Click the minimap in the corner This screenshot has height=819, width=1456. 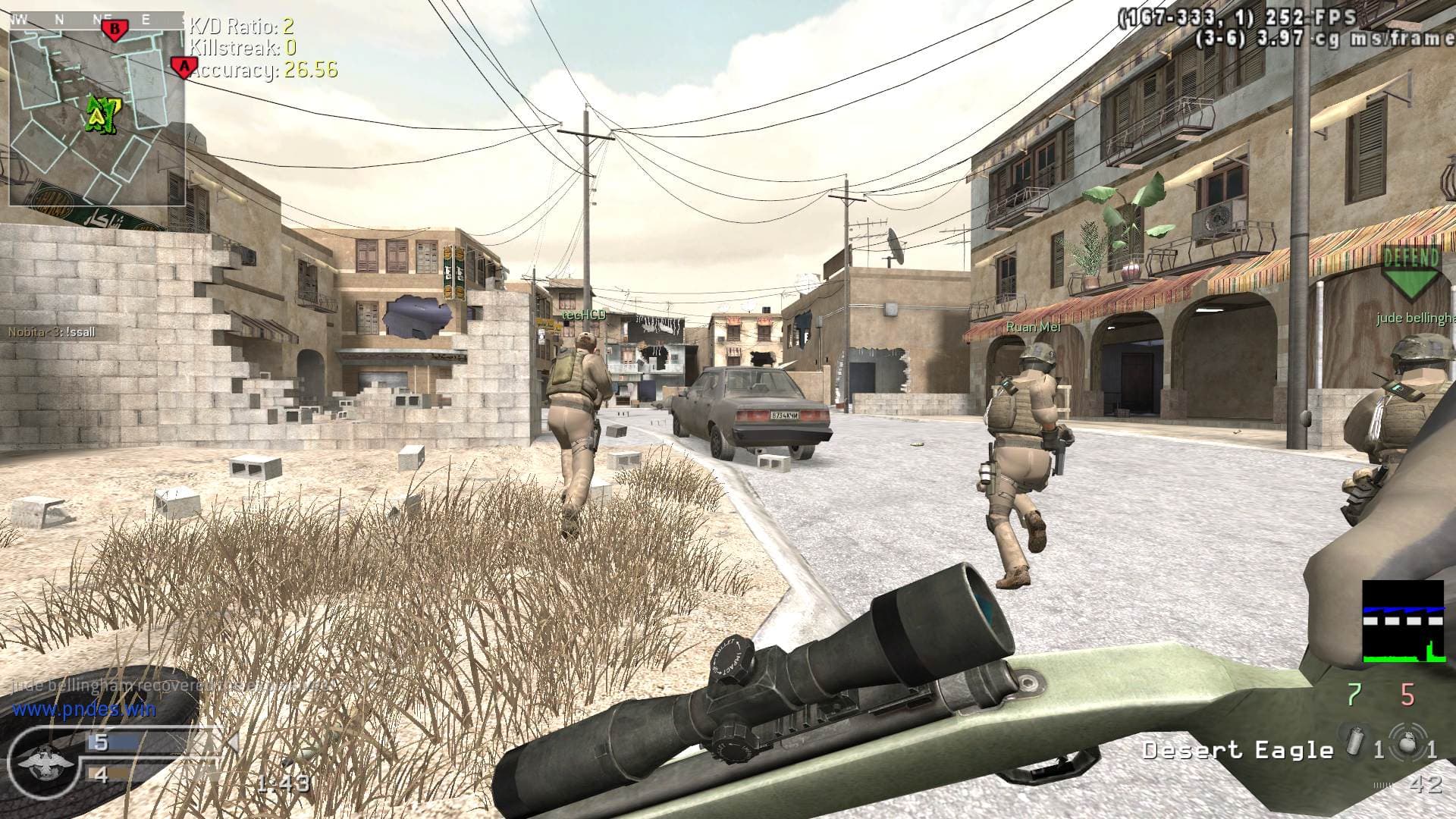pos(96,109)
